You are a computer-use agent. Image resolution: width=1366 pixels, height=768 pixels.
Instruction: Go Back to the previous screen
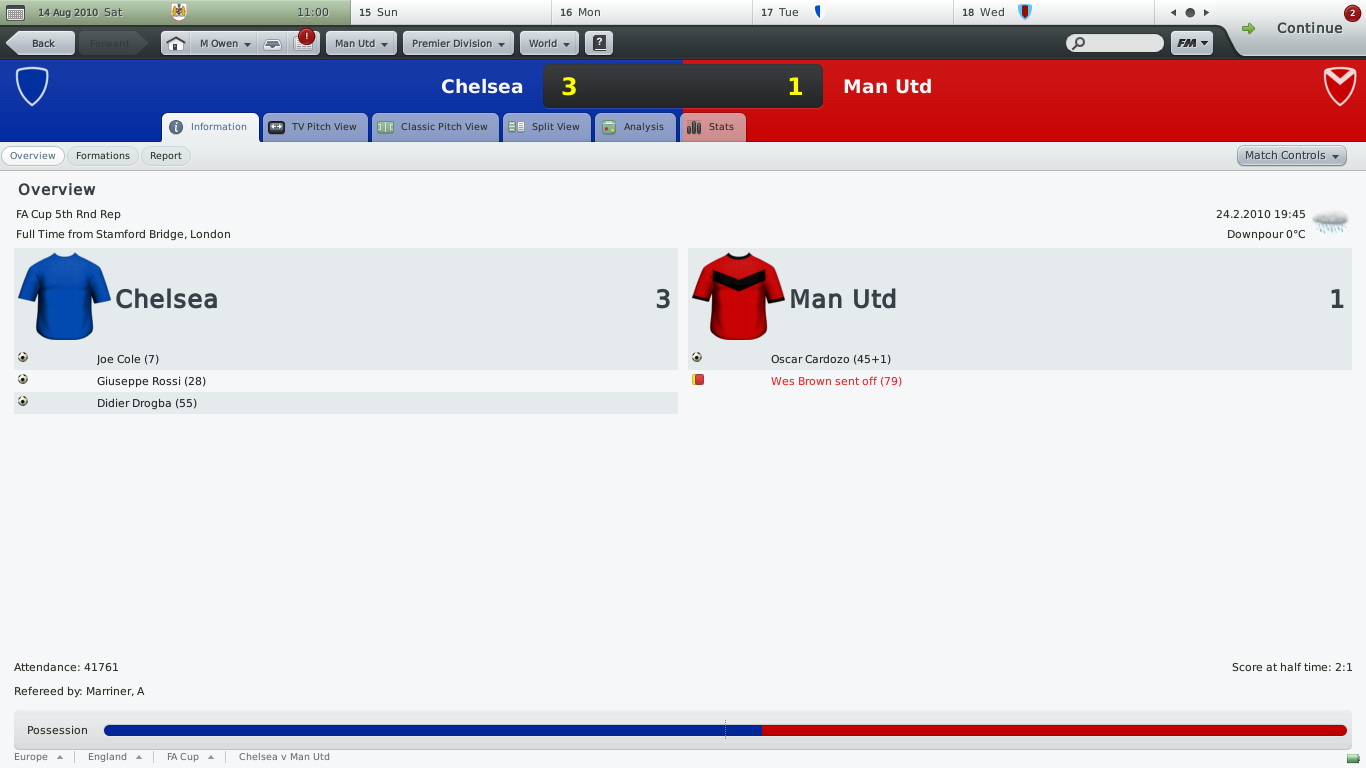click(x=41, y=44)
